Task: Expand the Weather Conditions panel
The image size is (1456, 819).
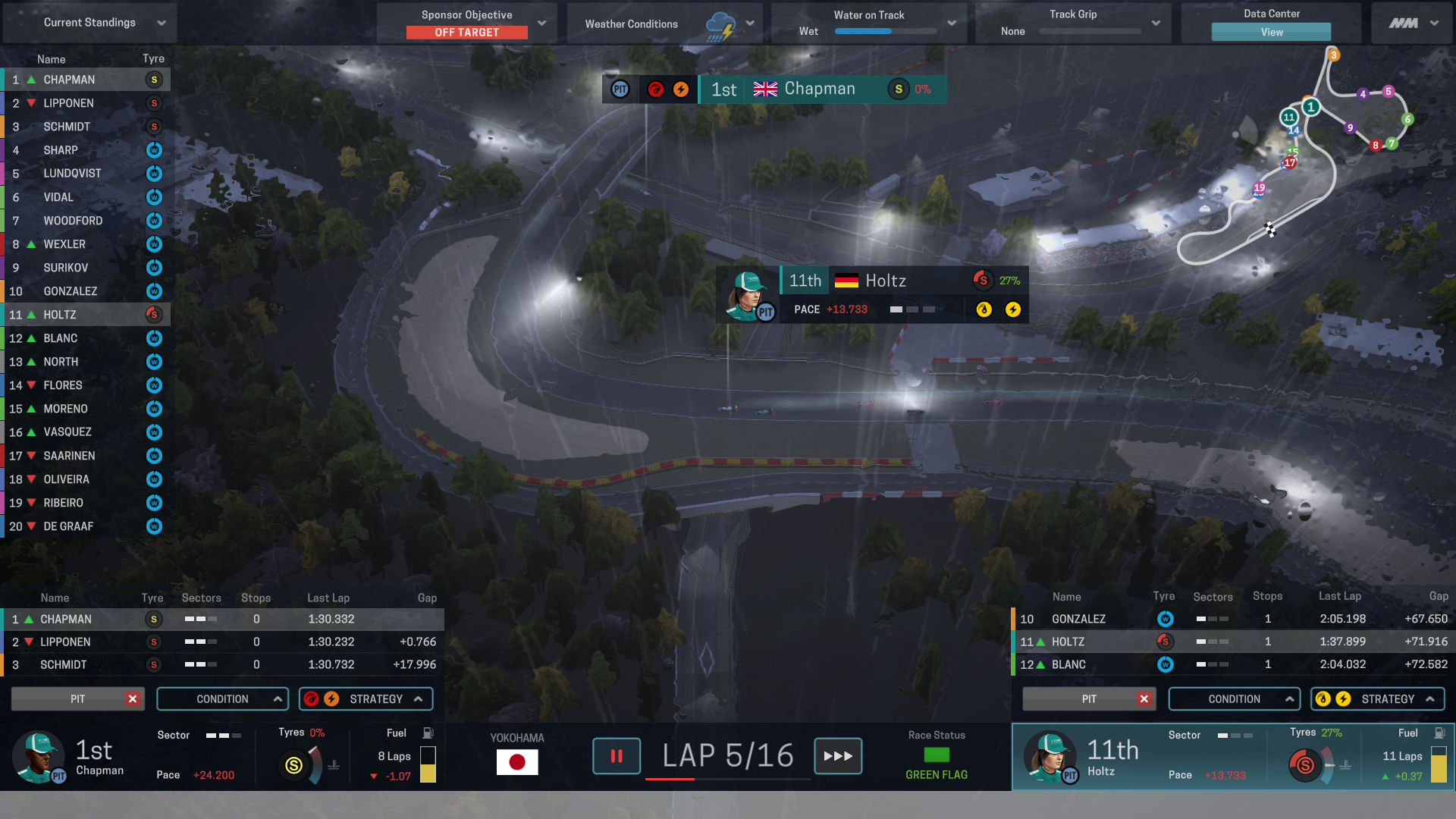Action: tap(749, 24)
